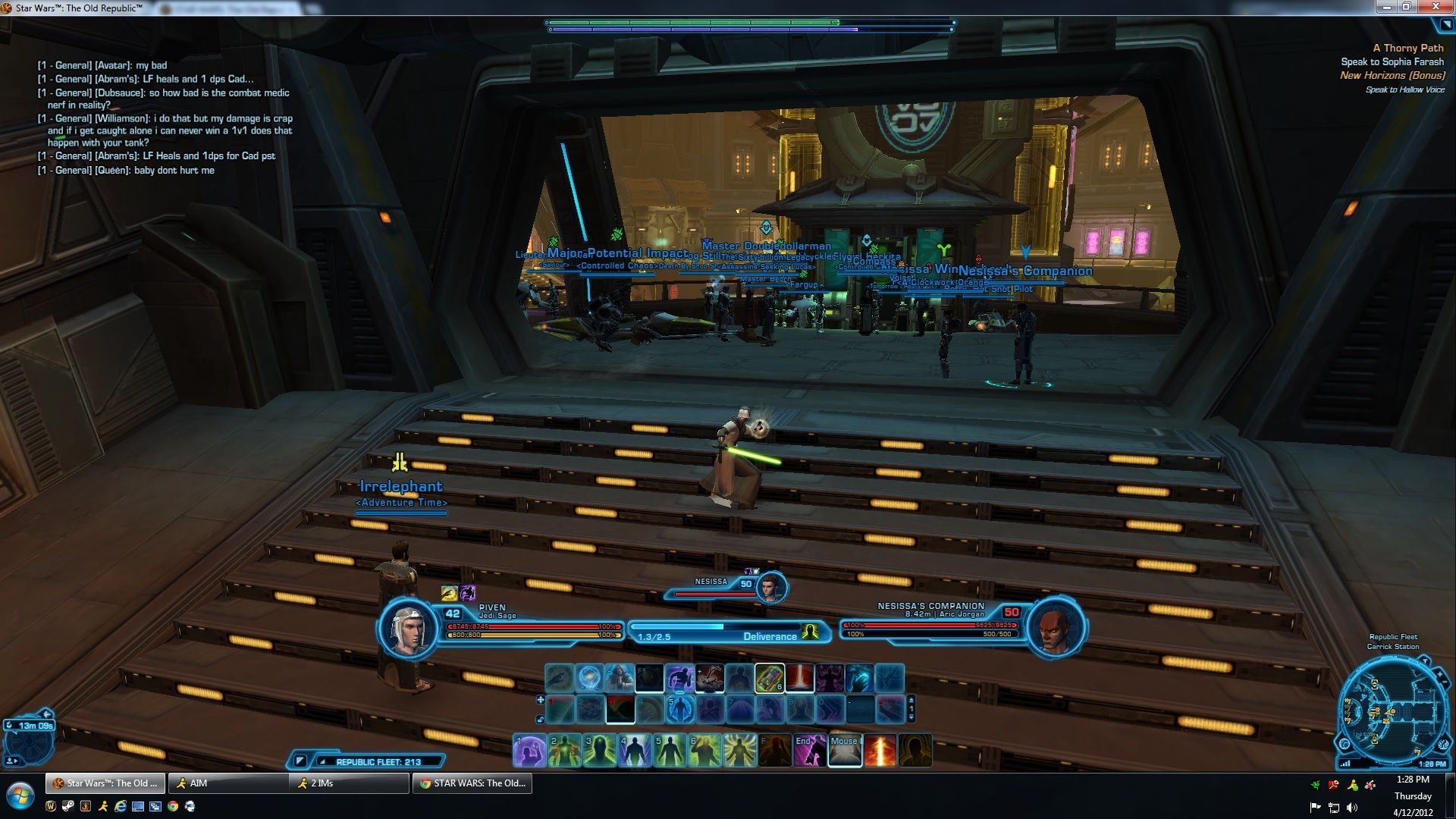Screen dimensions: 1456x819
Task: Use the medpac in quickslot 6
Action: click(770, 678)
